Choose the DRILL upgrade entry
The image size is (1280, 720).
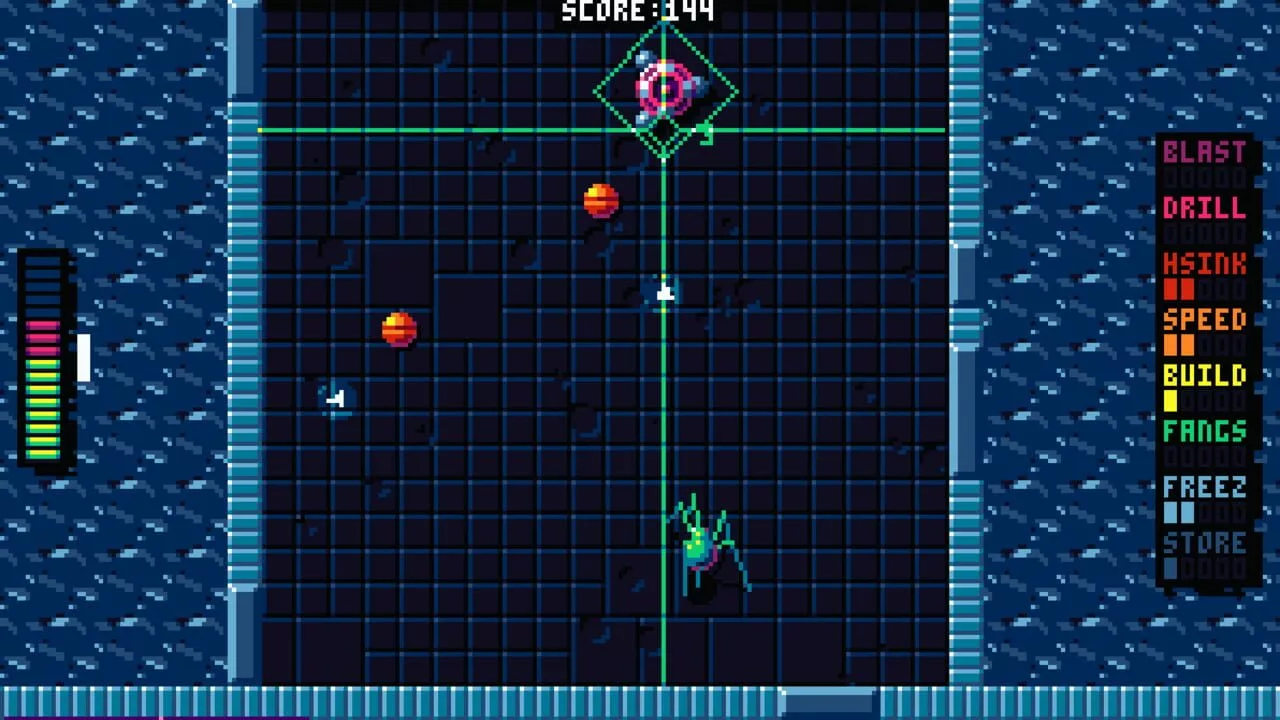(x=1205, y=209)
